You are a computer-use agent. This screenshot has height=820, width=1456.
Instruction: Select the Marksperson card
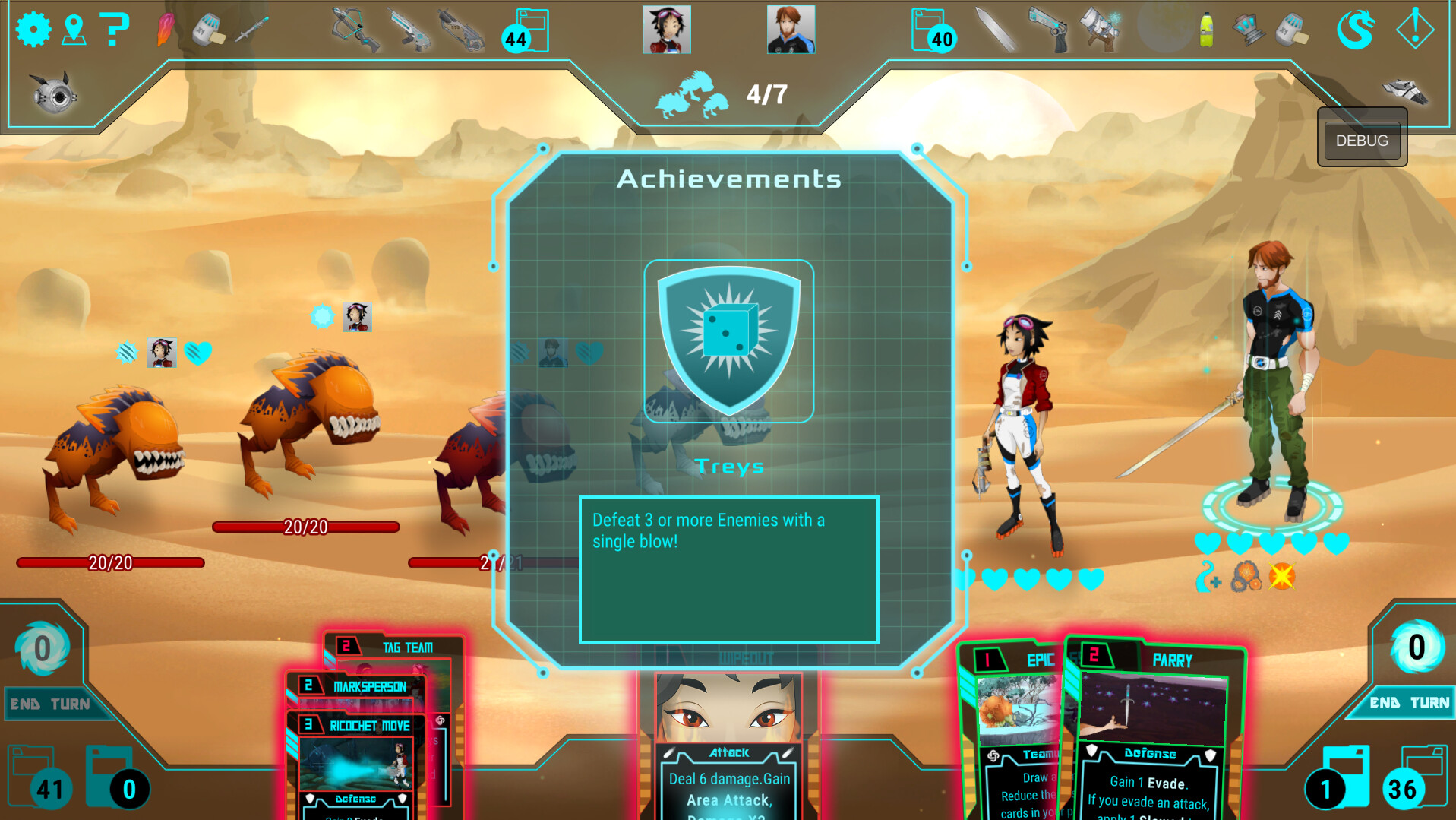pyautogui.click(x=369, y=687)
